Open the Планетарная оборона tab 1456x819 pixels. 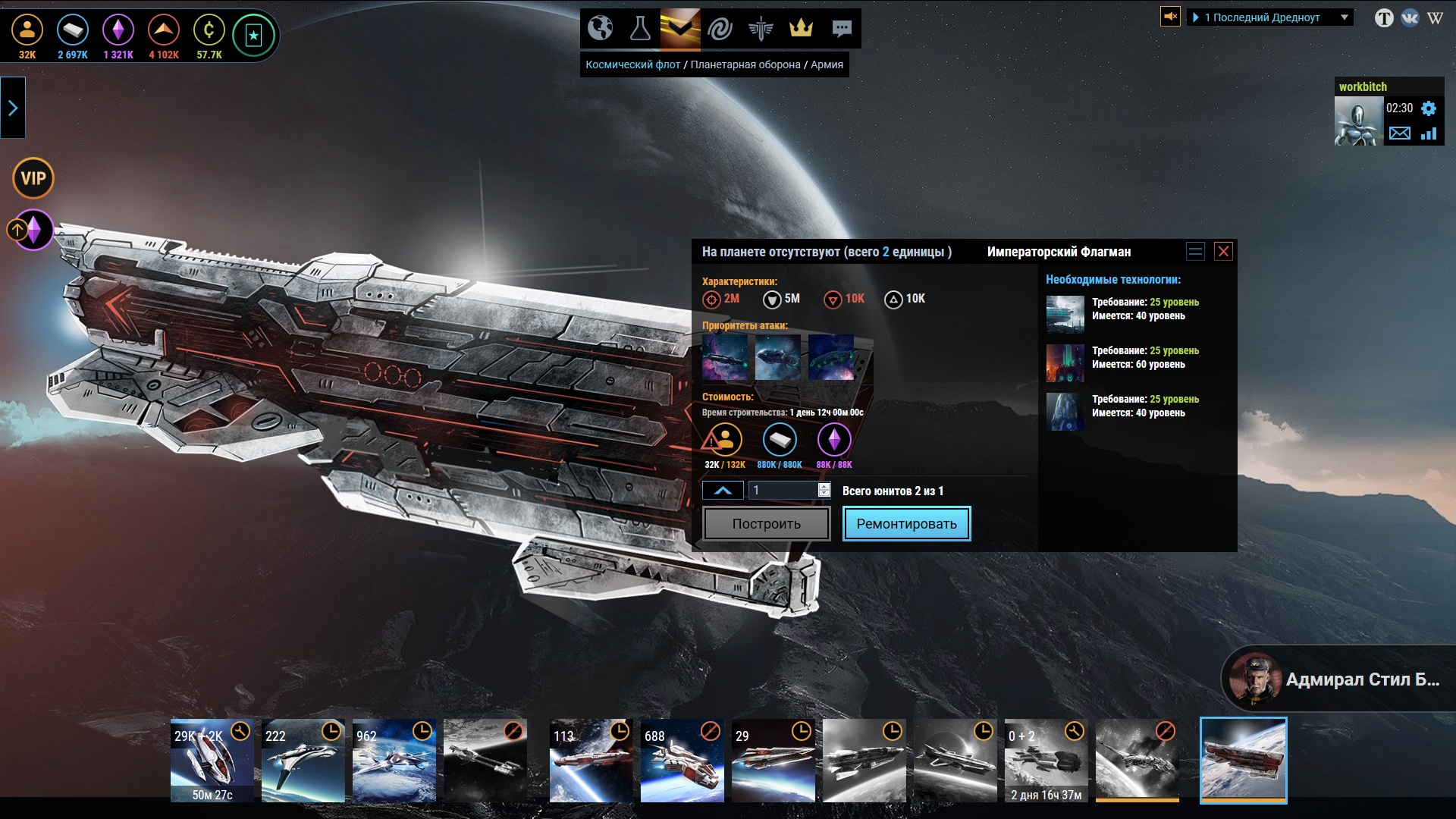point(745,64)
